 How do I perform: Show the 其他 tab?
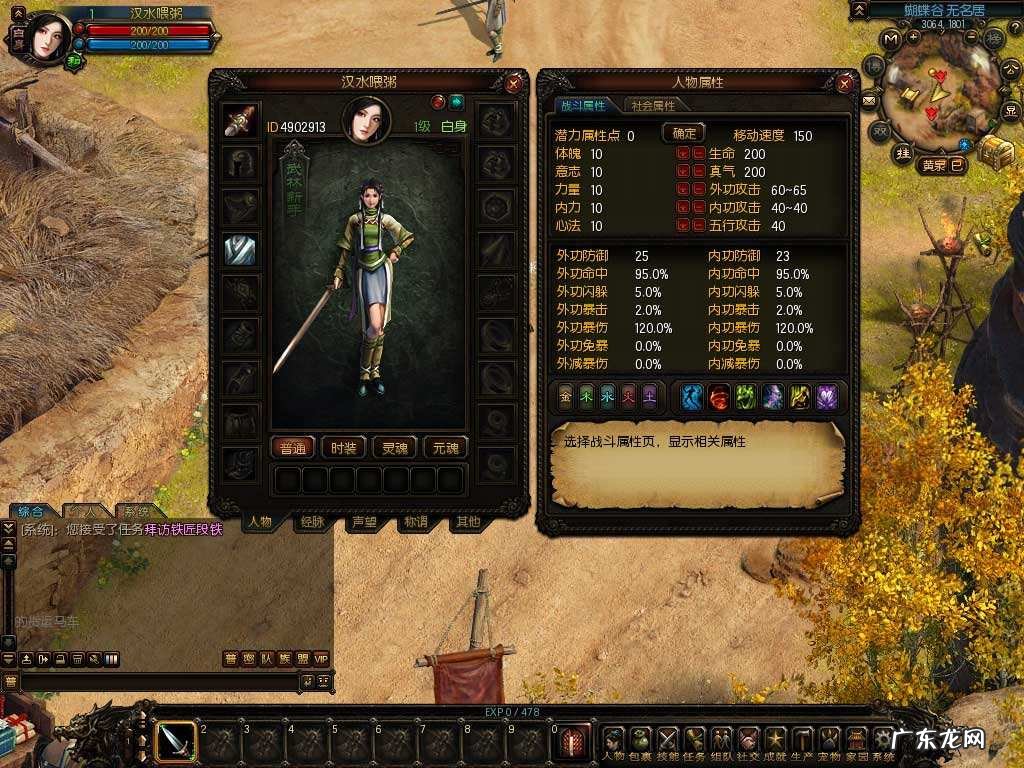[x=467, y=521]
